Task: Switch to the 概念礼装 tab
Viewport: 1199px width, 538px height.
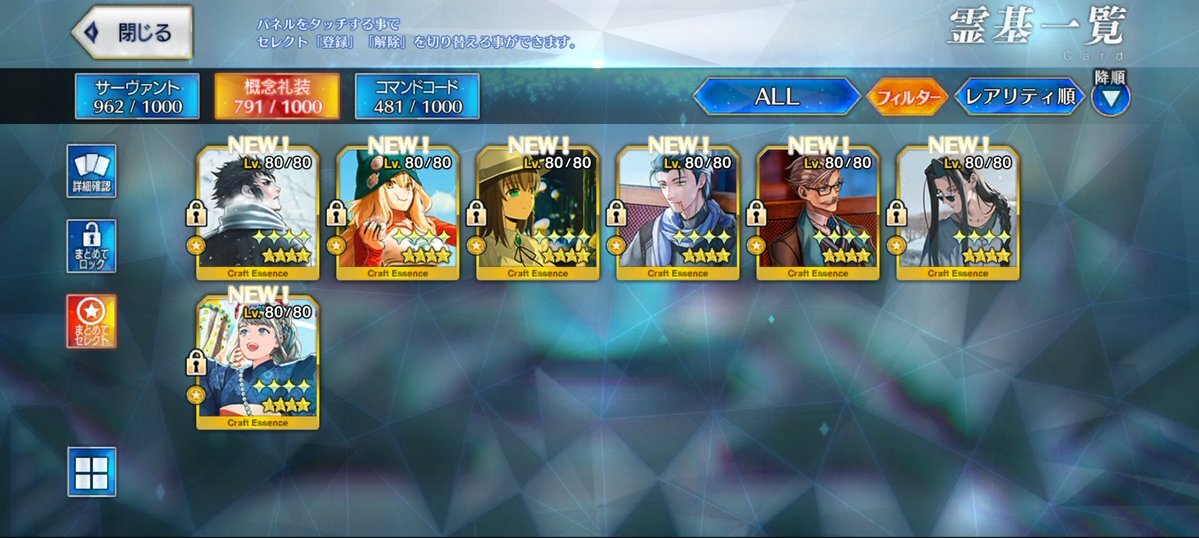Action: [277, 97]
